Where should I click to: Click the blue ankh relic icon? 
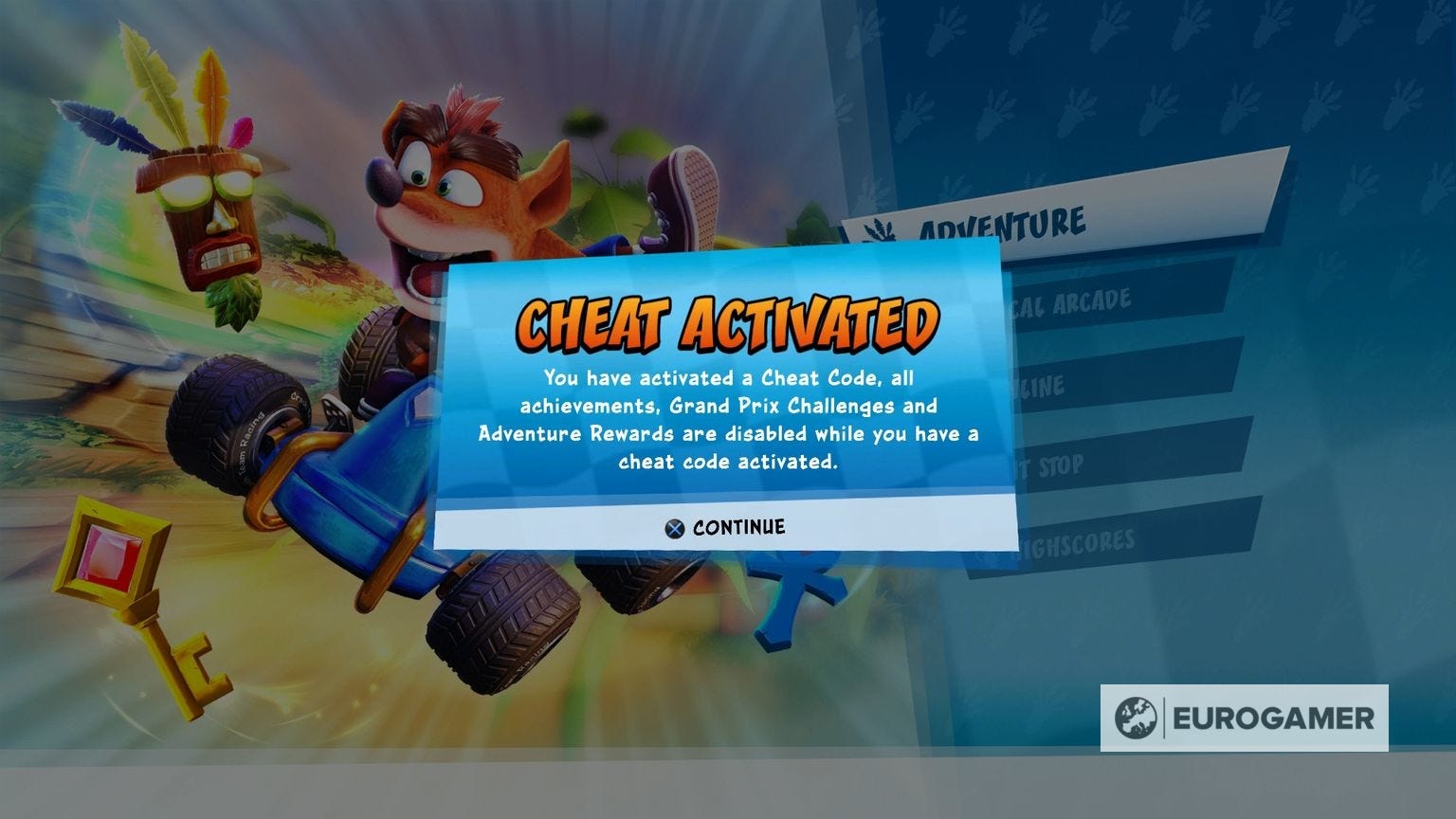click(x=787, y=597)
